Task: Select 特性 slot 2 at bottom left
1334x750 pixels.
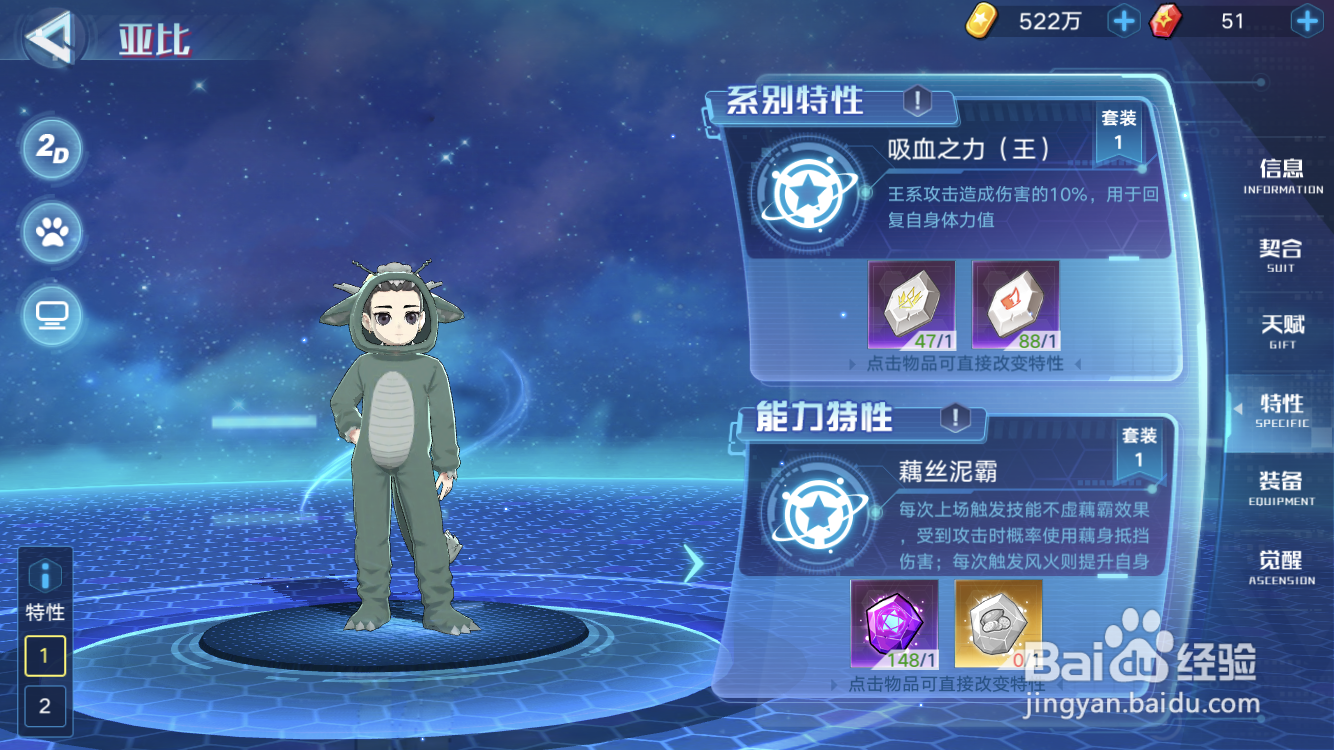Action: (x=44, y=707)
